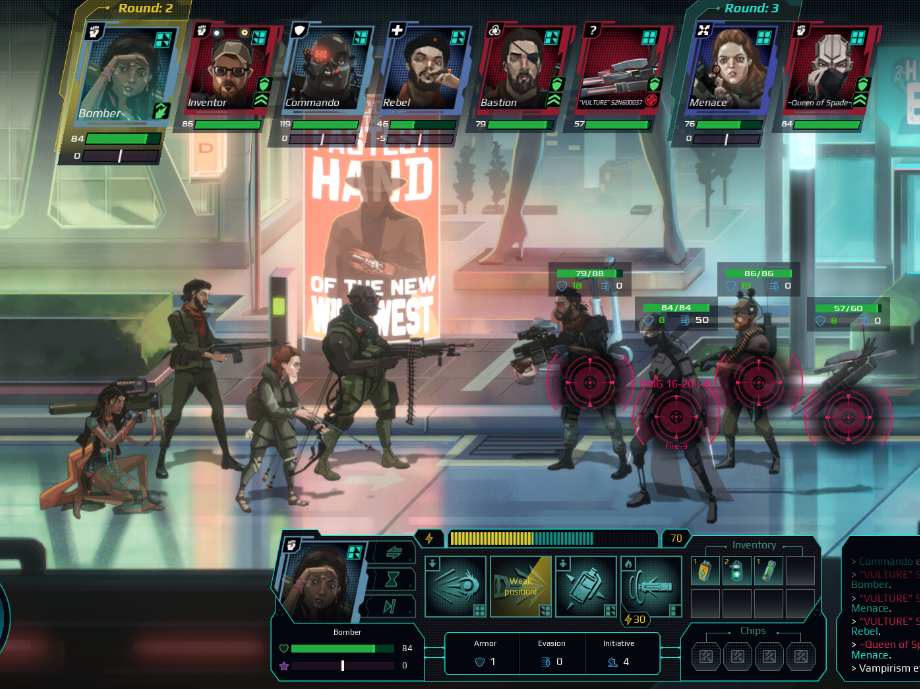Activate the rocket blast ability
Screen dimensions: 920x689
455,587
